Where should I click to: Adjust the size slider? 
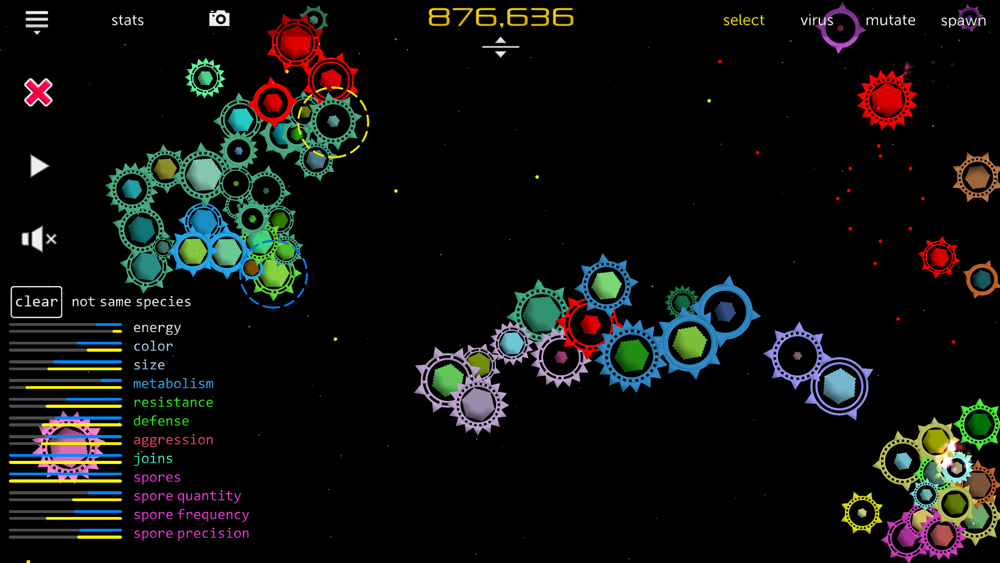[65, 365]
